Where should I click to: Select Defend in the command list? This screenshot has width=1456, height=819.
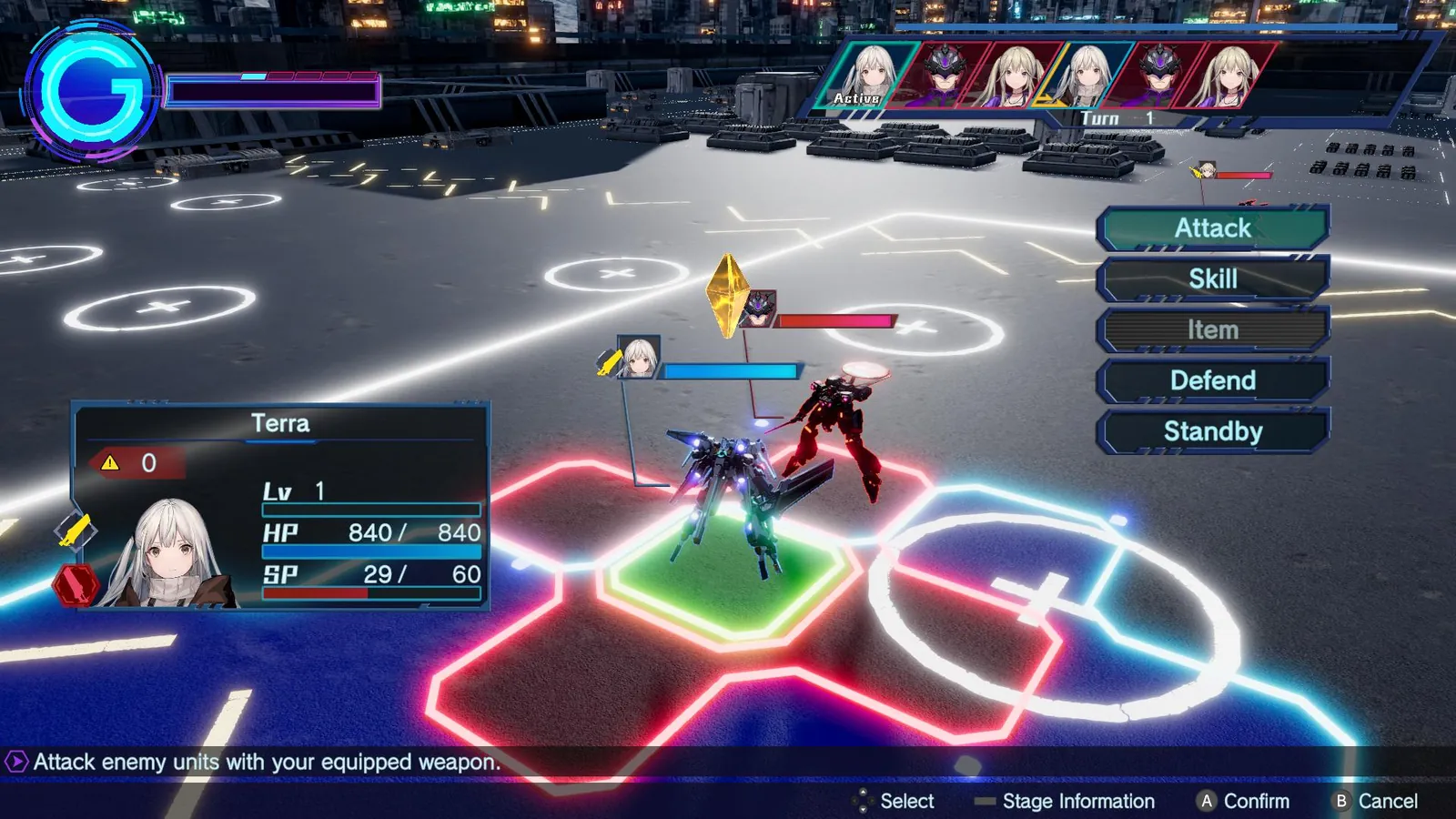pyautogui.click(x=1212, y=380)
